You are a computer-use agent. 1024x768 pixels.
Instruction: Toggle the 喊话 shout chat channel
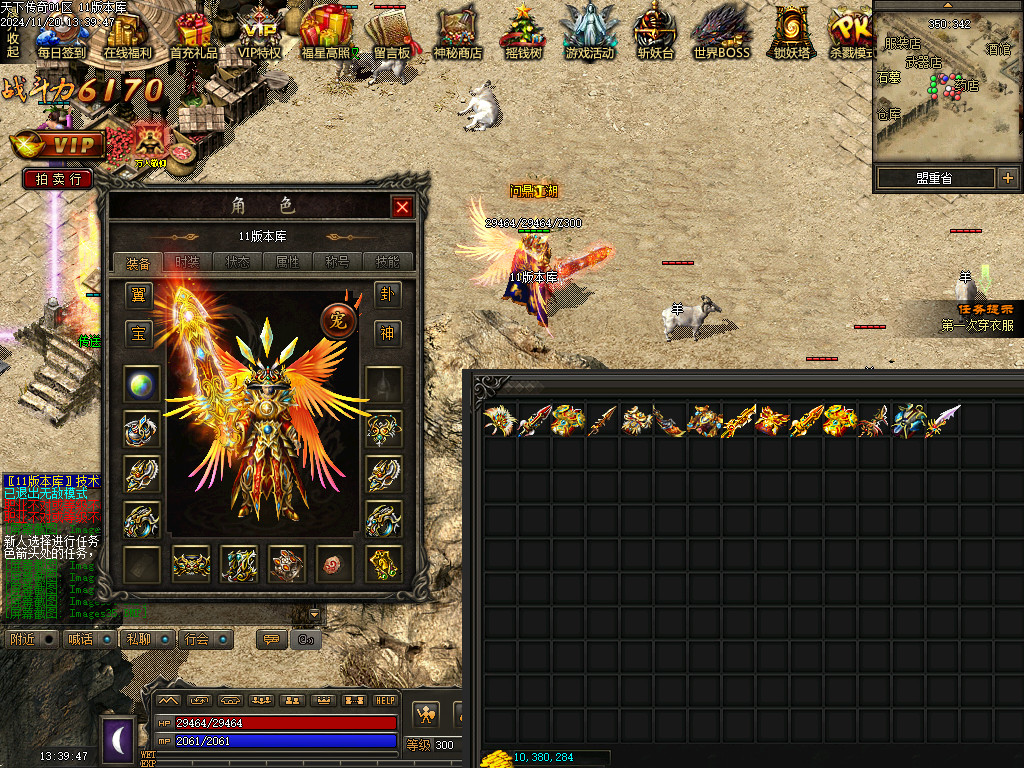tap(80, 639)
